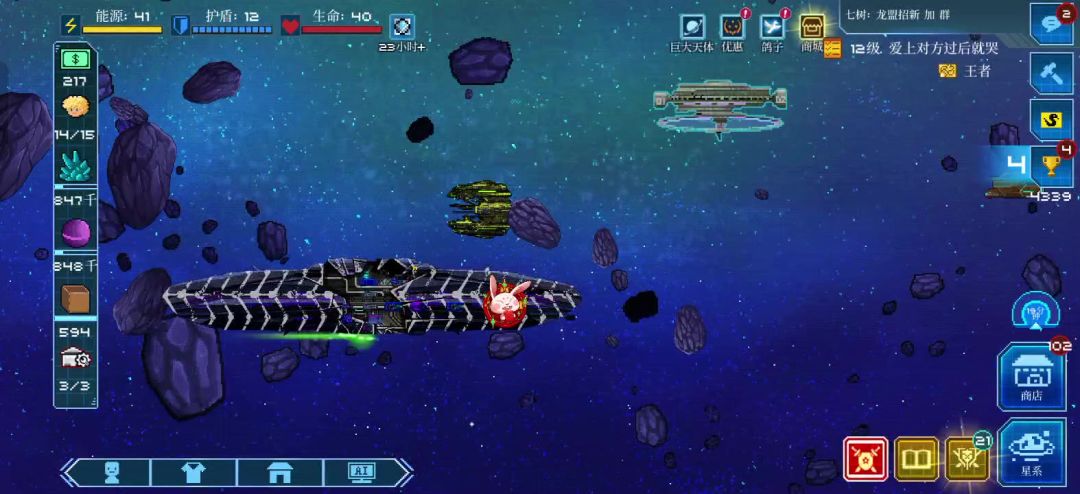Switch to the house rooms tab
Viewport: 1080px width, 494px height.
point(277,472)
